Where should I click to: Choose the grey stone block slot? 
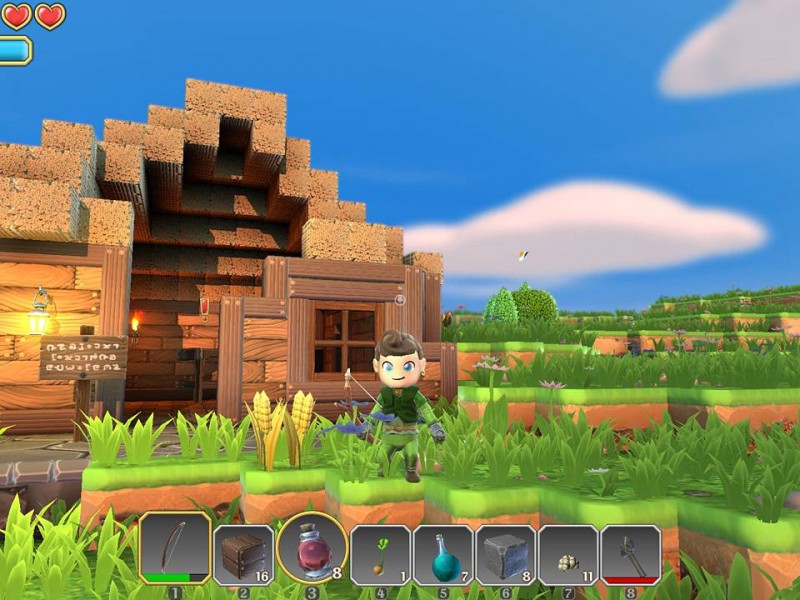pyautogui.click(x=505, y=554)
